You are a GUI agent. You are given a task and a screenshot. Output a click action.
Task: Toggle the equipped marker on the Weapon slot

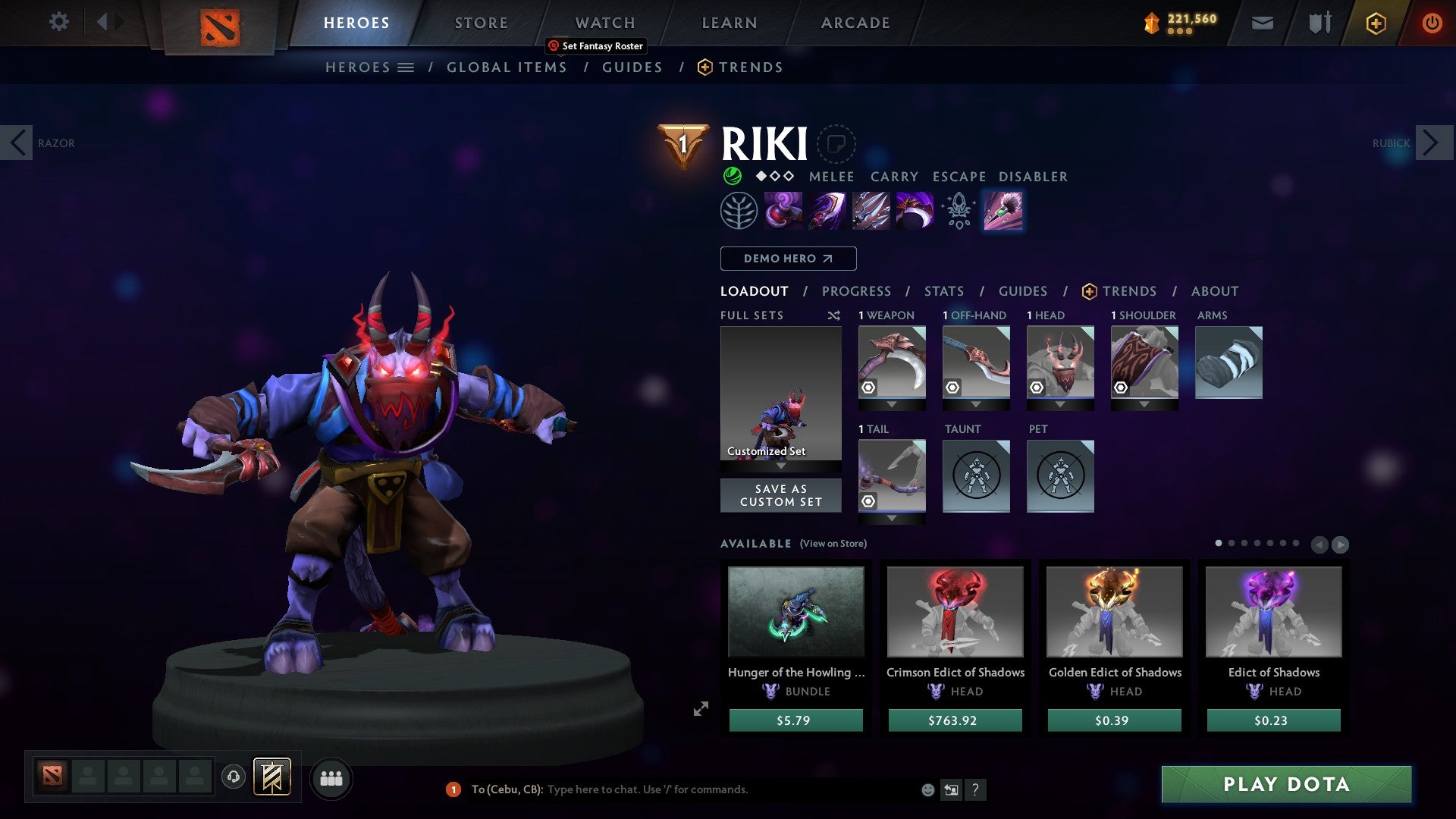pyautogui.click(x=868, y=388)
